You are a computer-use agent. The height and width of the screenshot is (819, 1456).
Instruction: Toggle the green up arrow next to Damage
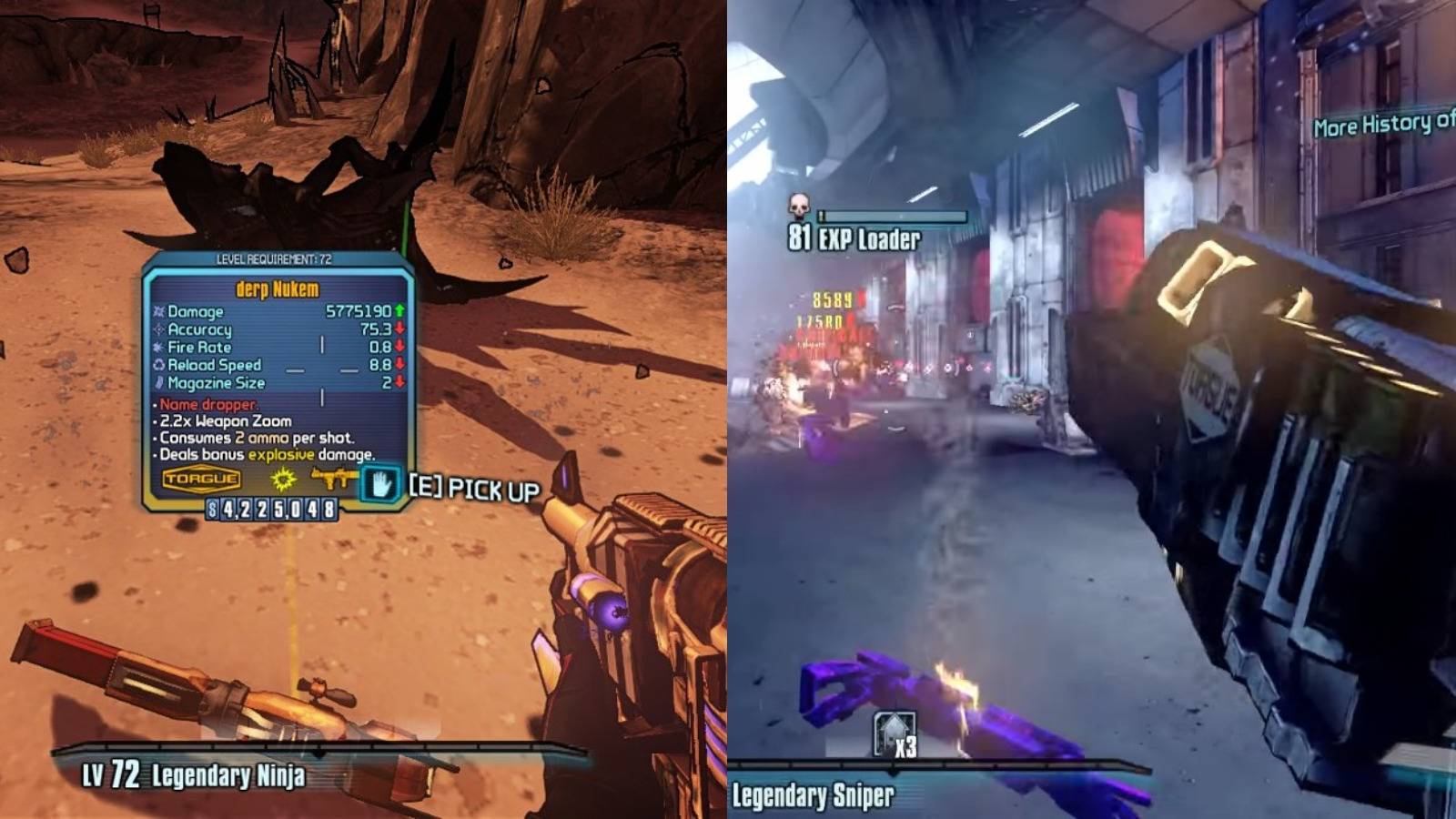coord(398,312)
